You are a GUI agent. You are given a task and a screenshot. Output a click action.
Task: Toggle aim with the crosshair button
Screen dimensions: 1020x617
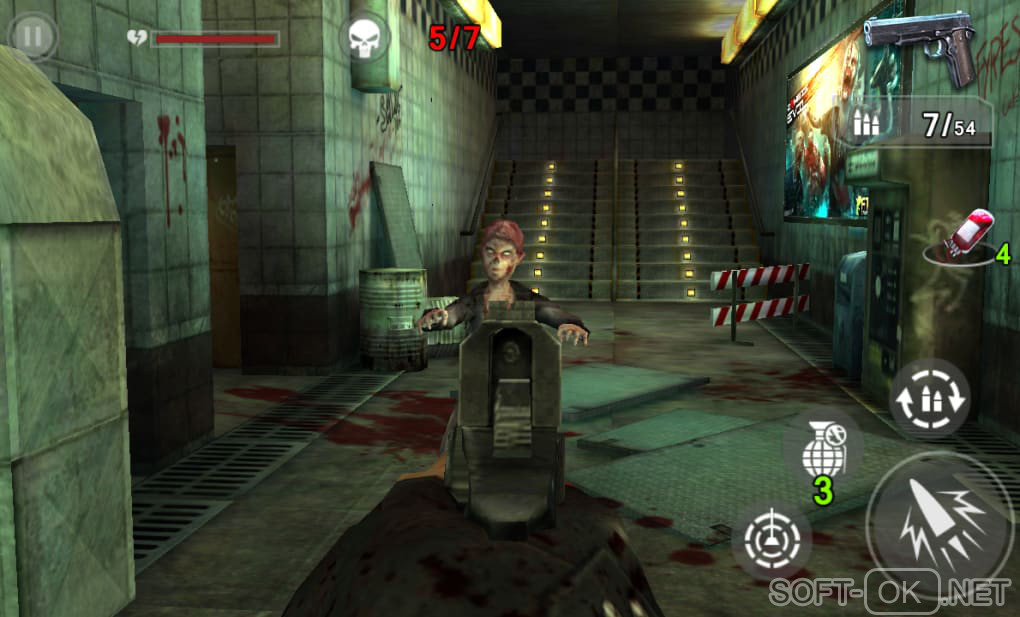point(771,541)
